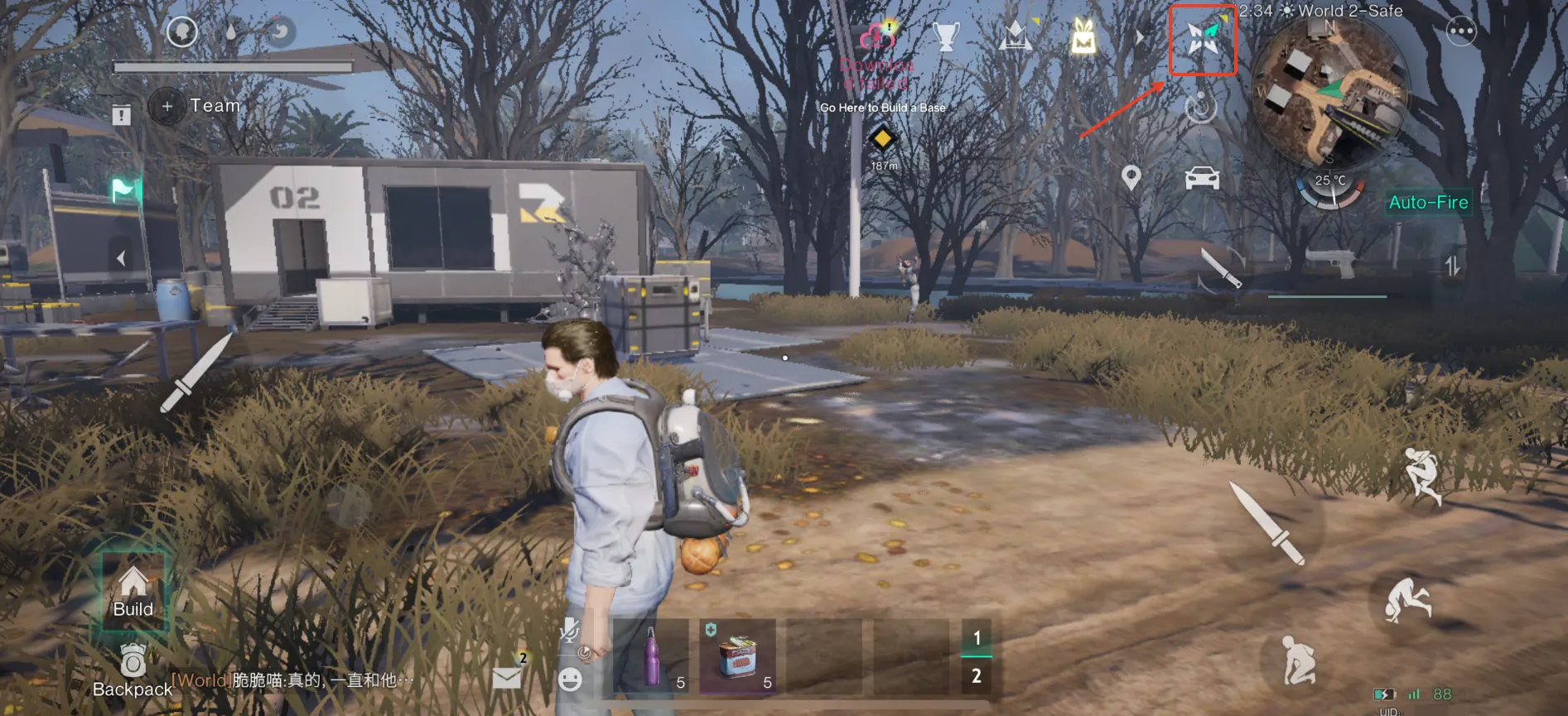Tap the jump stance button

tap(1423, 475)
